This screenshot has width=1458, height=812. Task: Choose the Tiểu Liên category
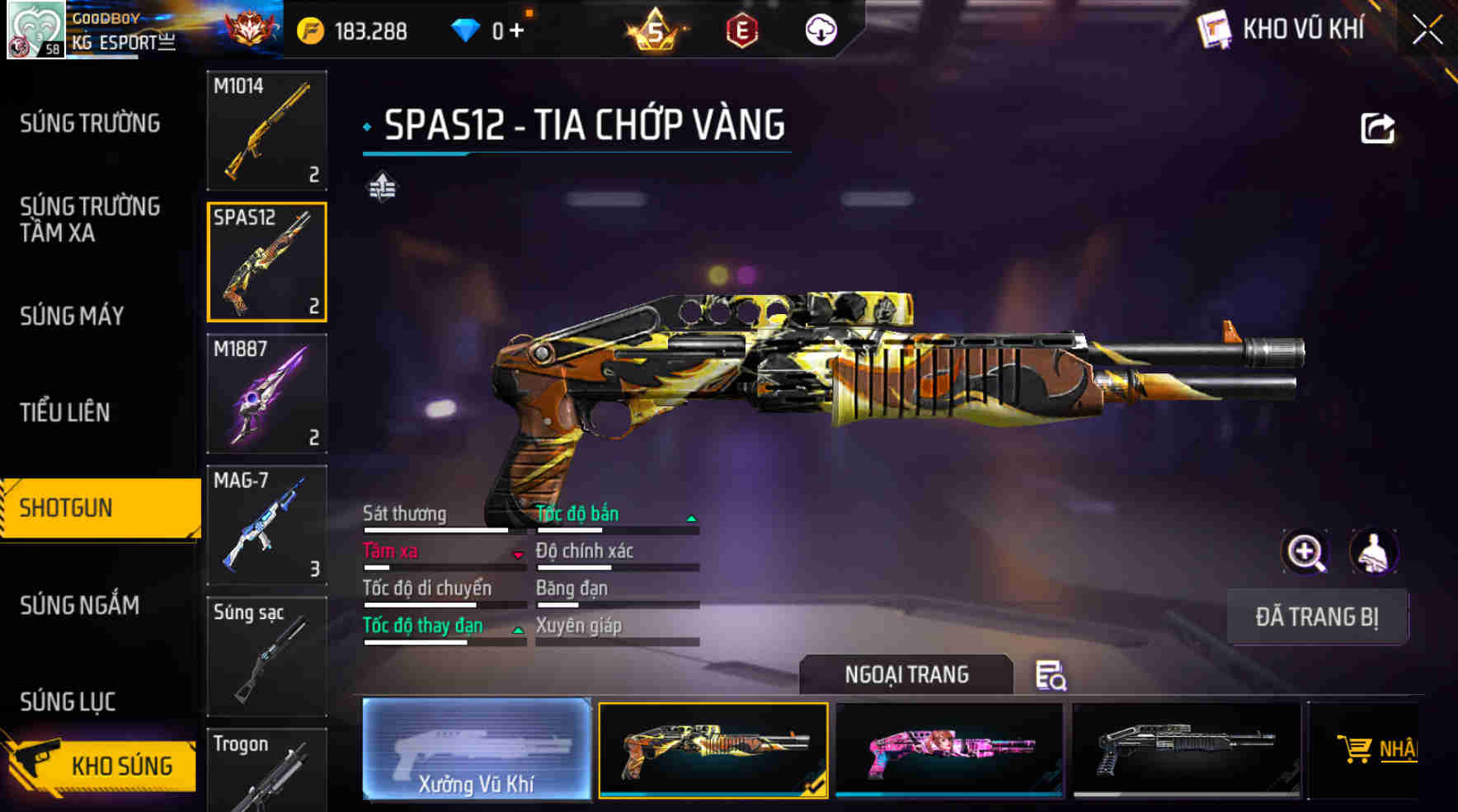65,412
